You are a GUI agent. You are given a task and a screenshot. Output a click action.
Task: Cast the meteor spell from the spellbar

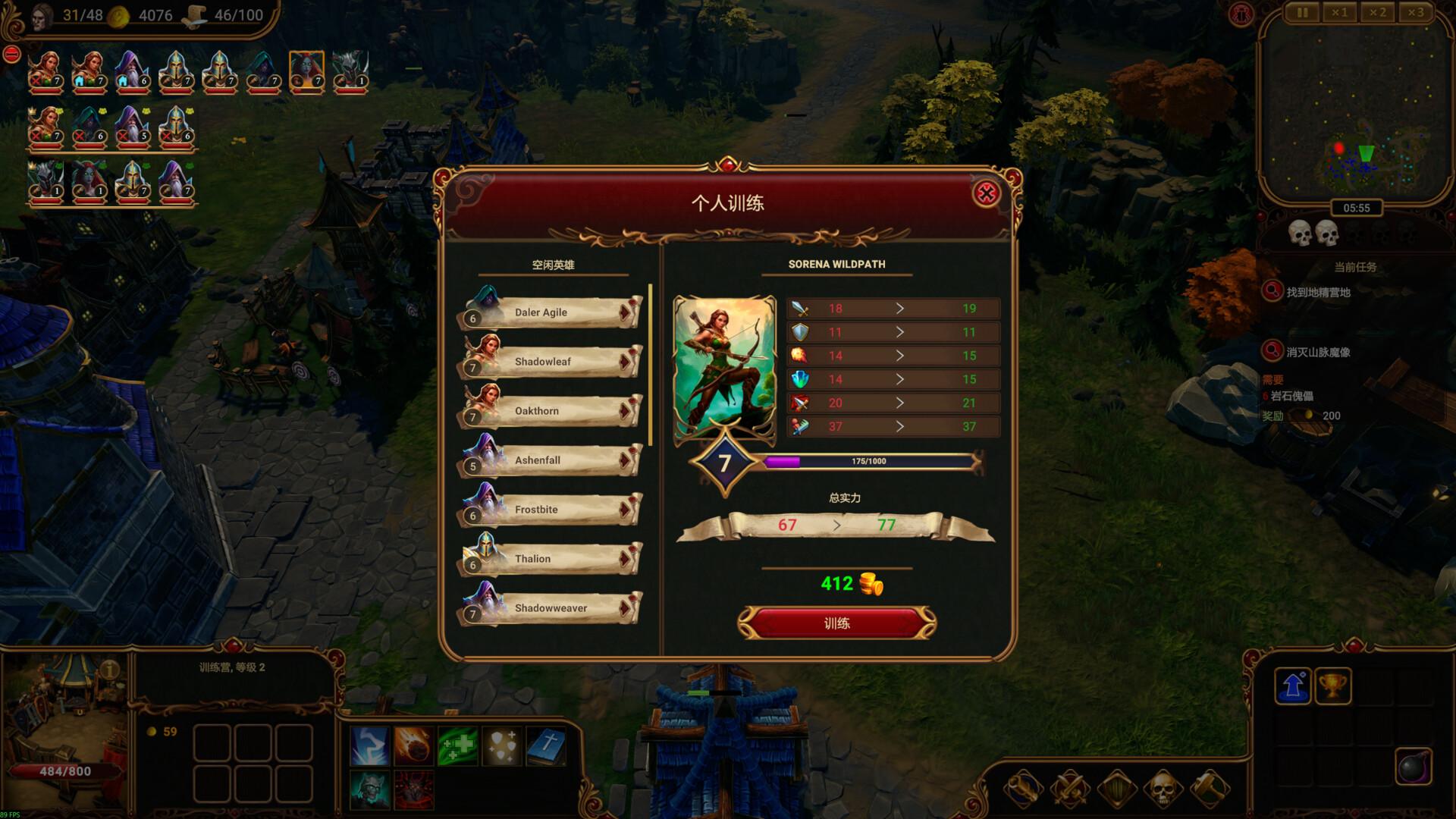pos(413,745)
